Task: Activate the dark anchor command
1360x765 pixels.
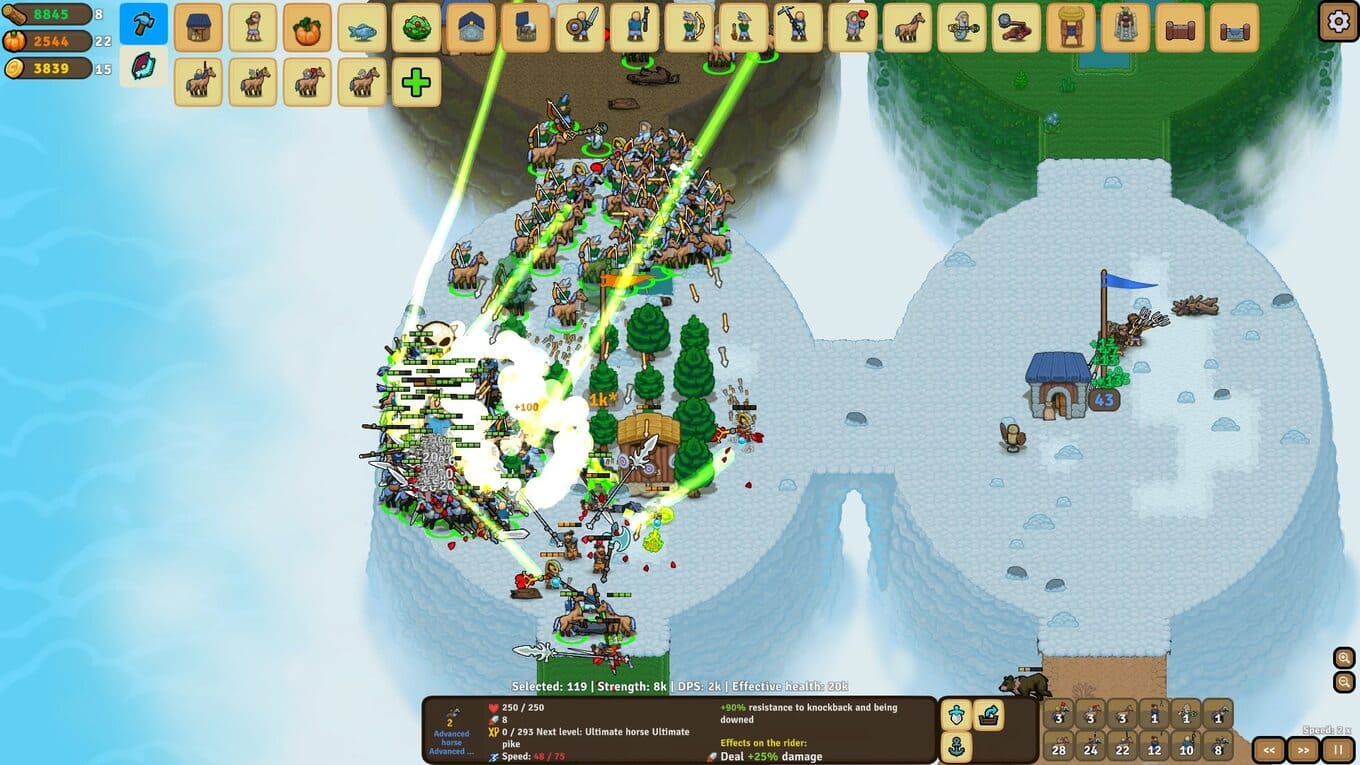Action: pos(956,746)
